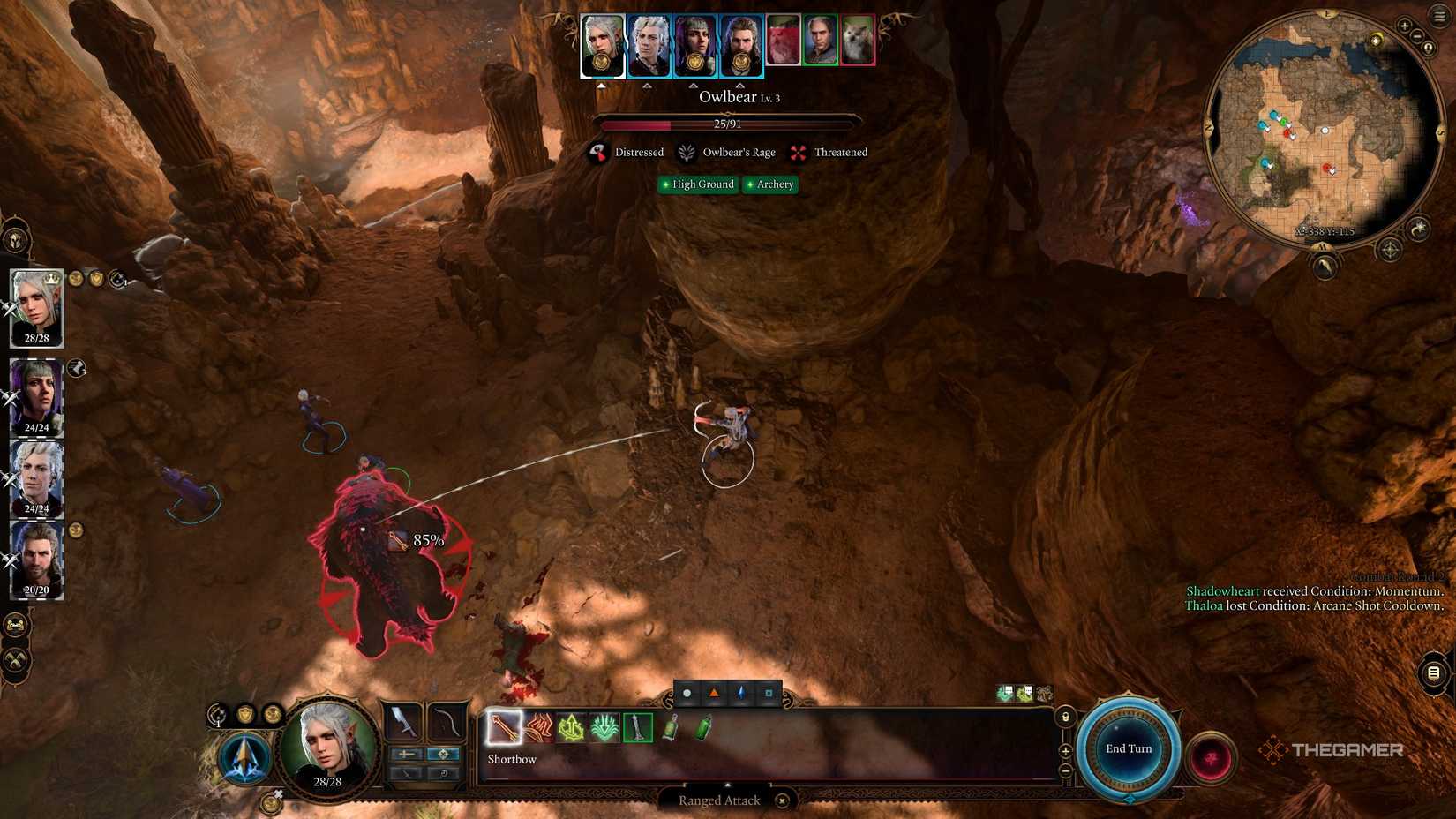Switch to the ranged weapon set toggle
The height and width of the screenshot is (819, 1456).
pyautogui.click(x=441, y=754)
